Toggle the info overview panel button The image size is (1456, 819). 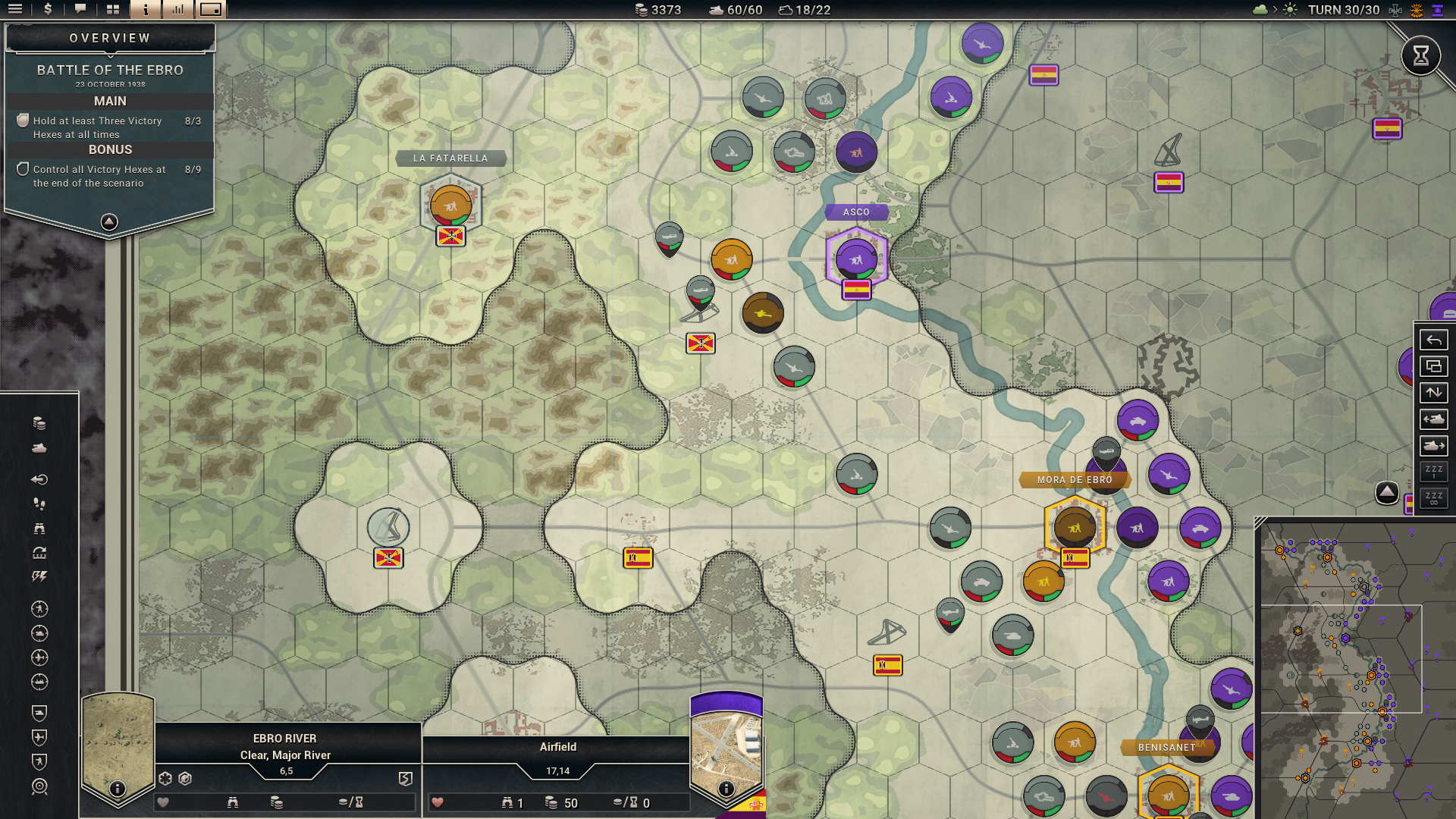[146, 10]
